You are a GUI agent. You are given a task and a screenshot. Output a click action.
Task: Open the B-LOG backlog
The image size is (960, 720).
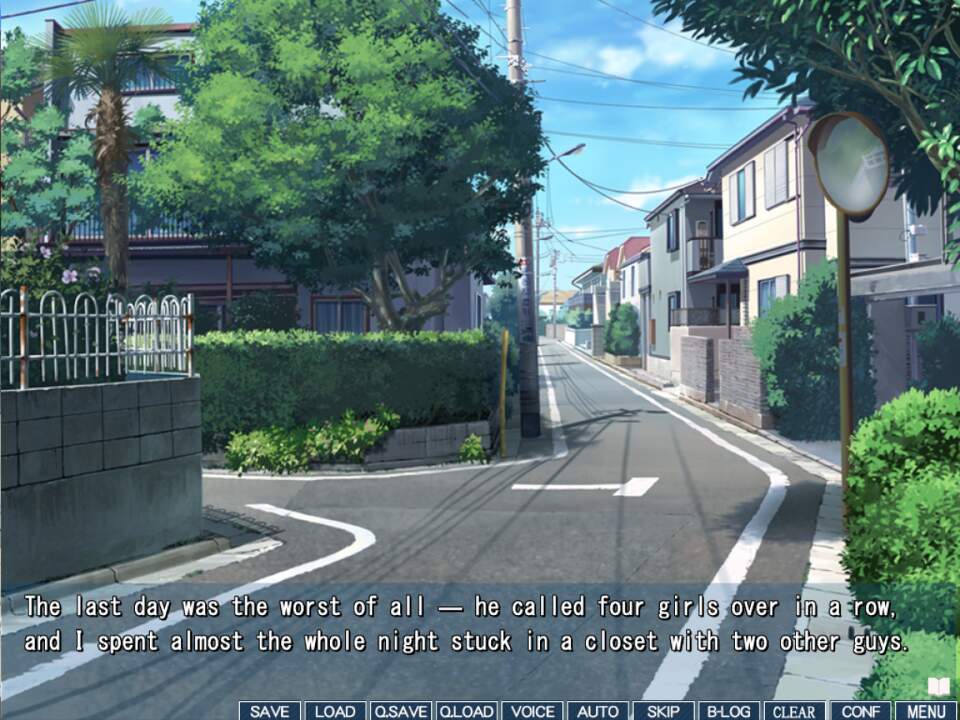(729, 711)
